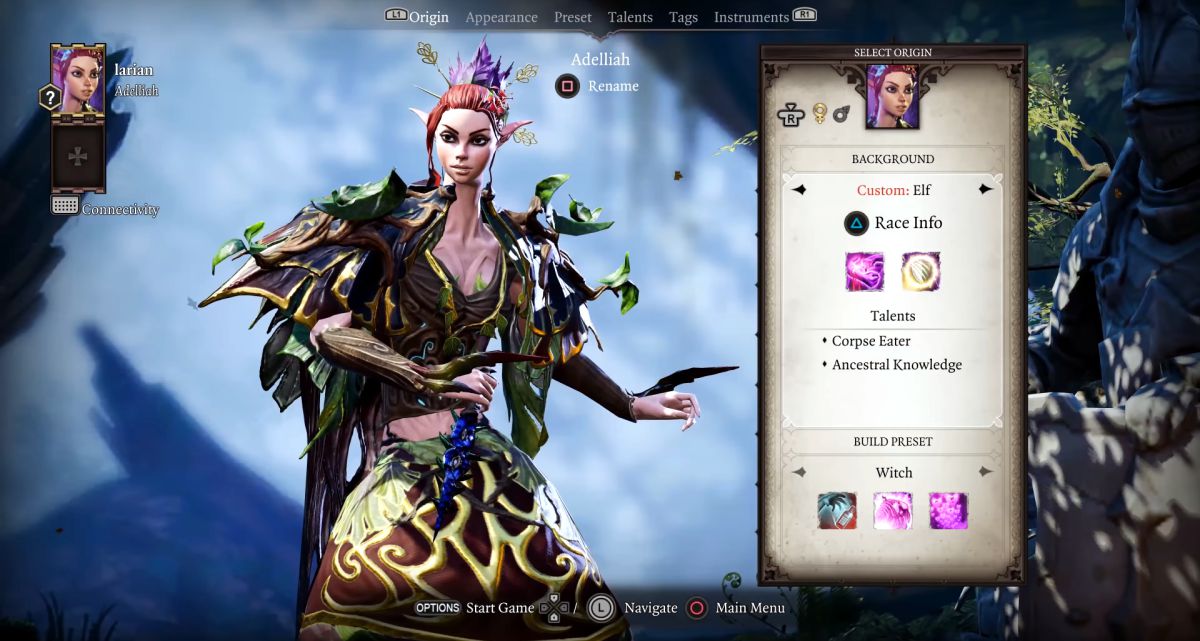Click the empty player slot with plus sign
This screenshot has width=1200, height=641.
pos(77,156)
